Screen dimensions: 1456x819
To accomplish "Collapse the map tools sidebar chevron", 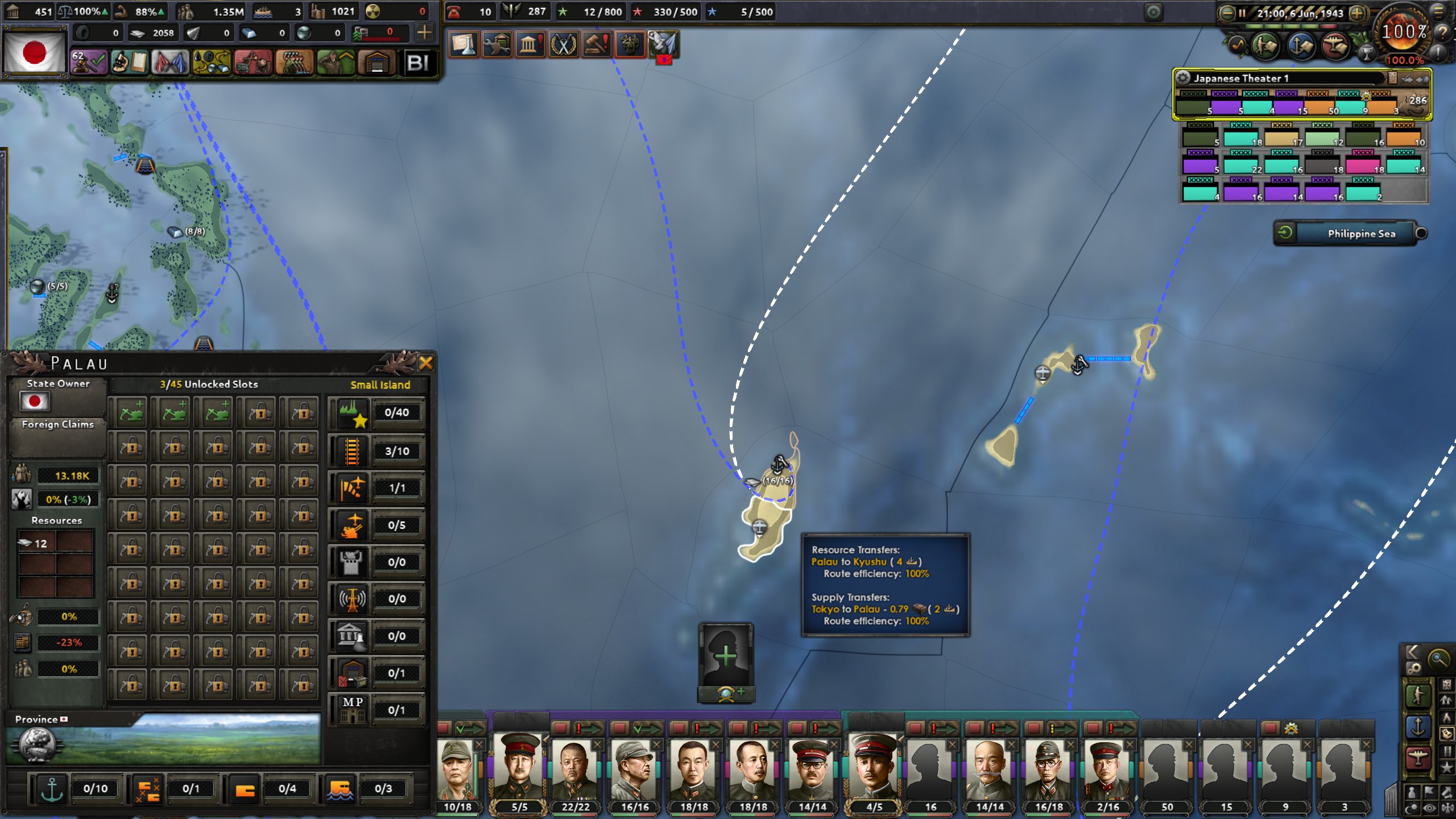I will coord(1413,652).
